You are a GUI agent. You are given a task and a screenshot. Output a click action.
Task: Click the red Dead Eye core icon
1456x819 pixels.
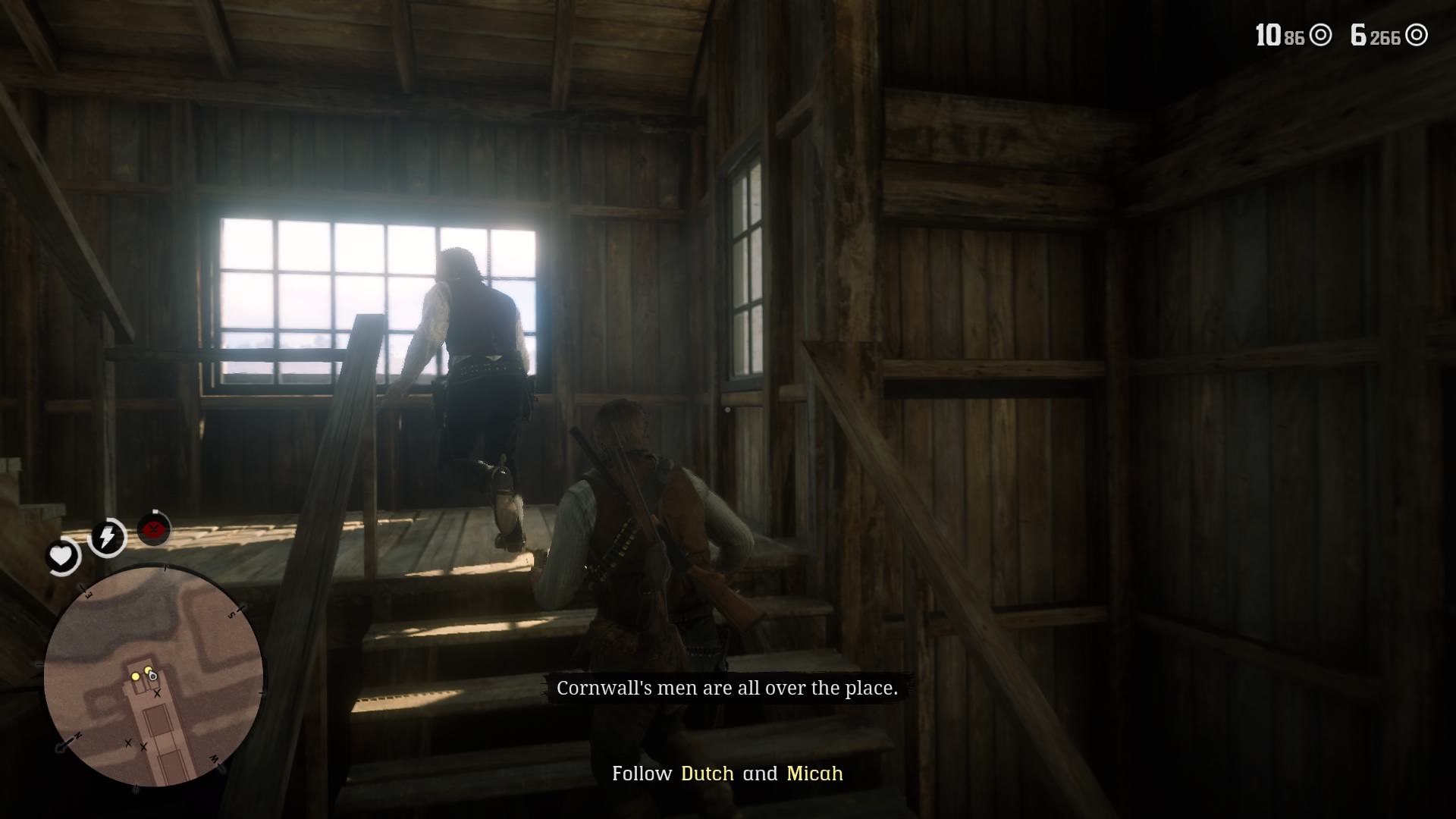152,529
